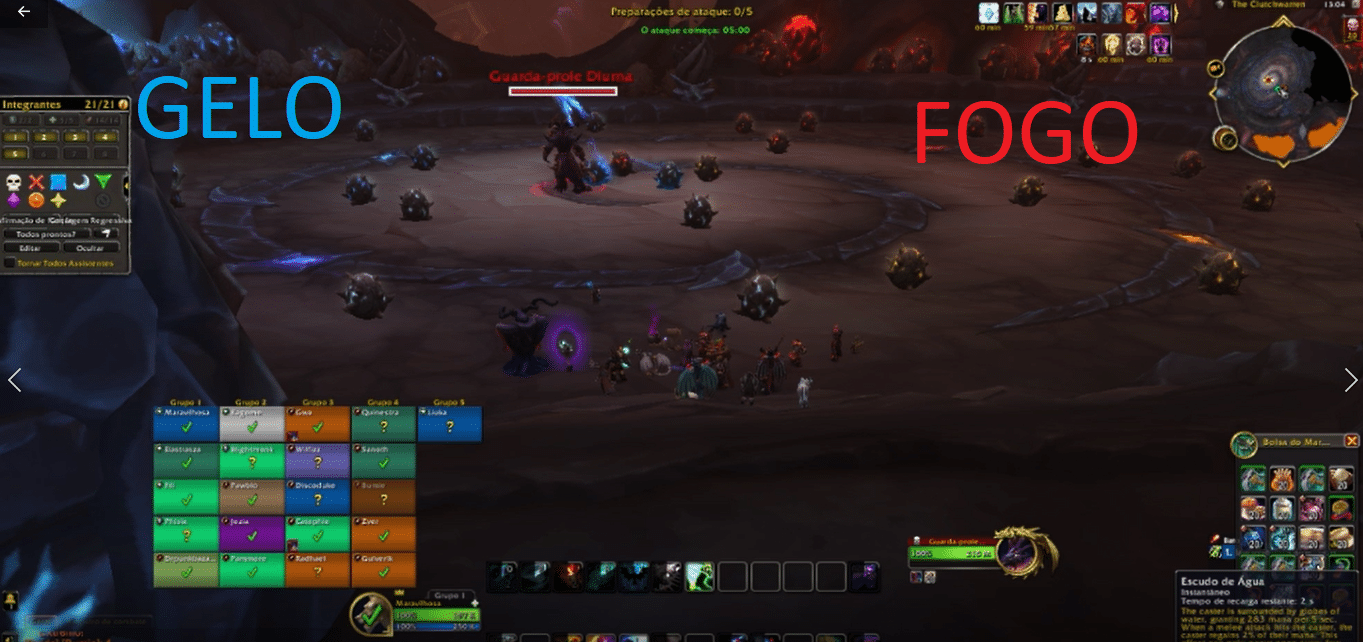The image size is (1363, 642).
Task: Select Maravilhosa's raid frame in Grupo 1
Action: tap(185, 424)
